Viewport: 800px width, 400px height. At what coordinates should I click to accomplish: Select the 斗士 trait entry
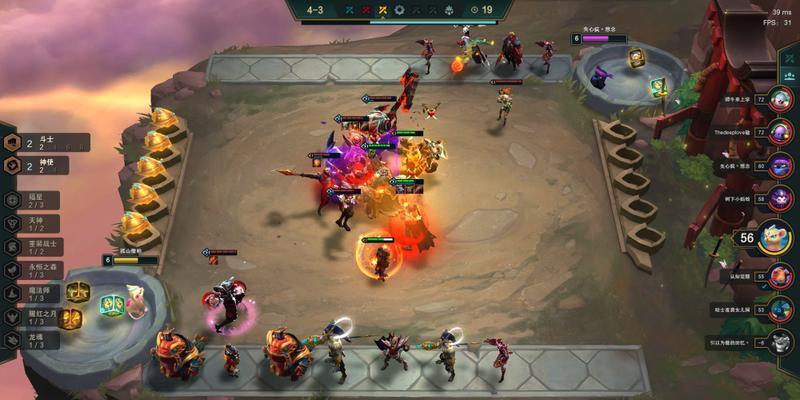[x=45, y=143]
